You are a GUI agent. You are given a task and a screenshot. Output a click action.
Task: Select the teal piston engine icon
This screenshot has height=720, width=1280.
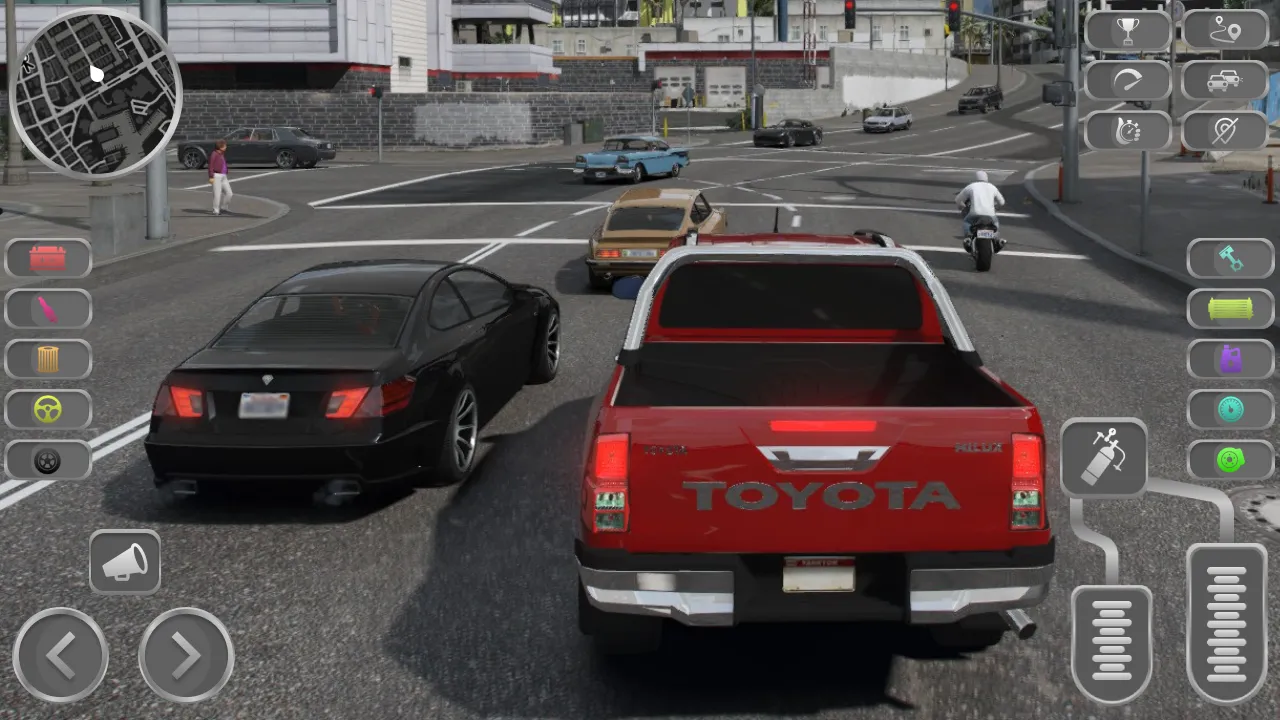pos(1231,259)
